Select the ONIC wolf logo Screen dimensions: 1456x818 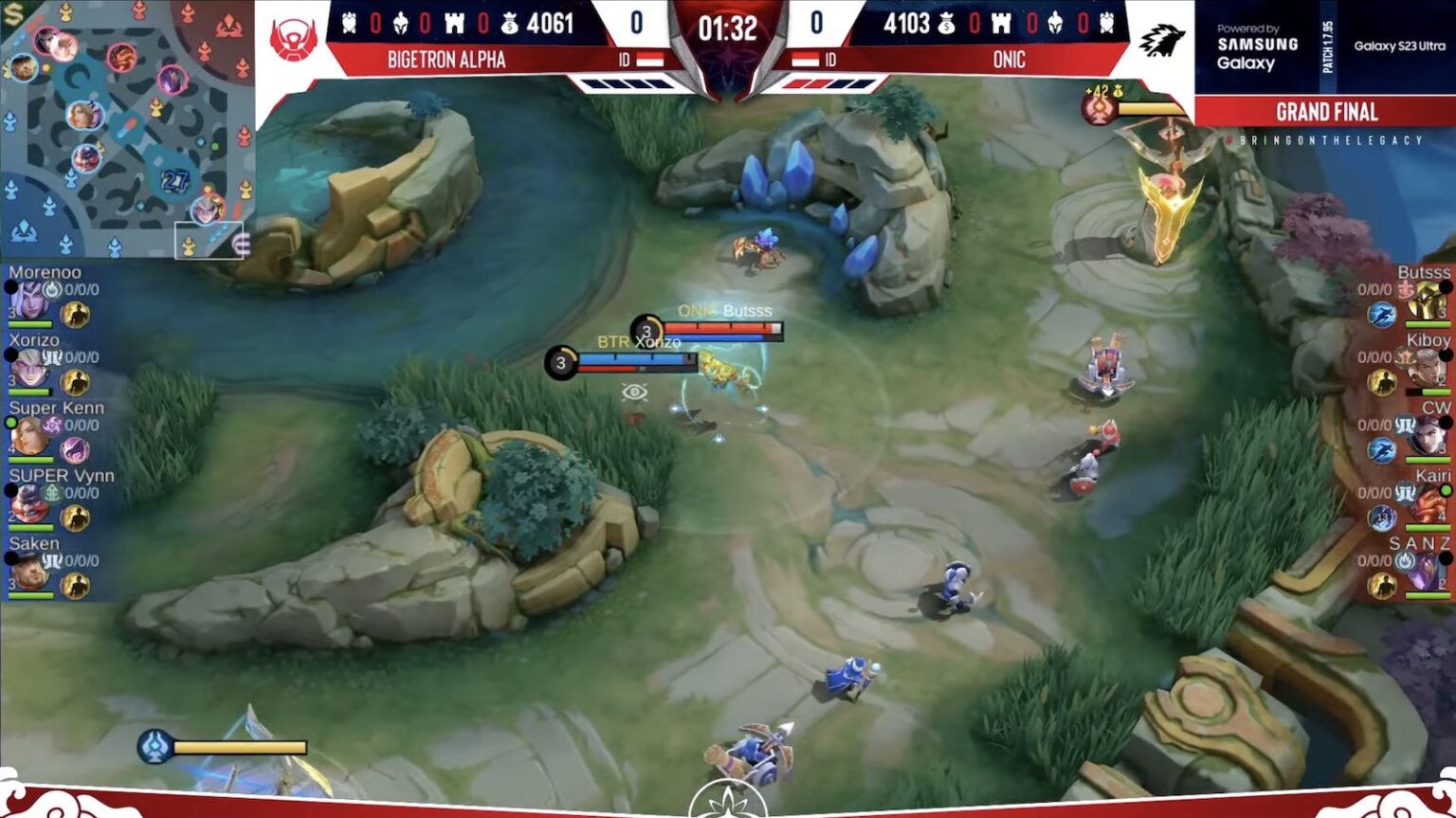[1164, 38]
